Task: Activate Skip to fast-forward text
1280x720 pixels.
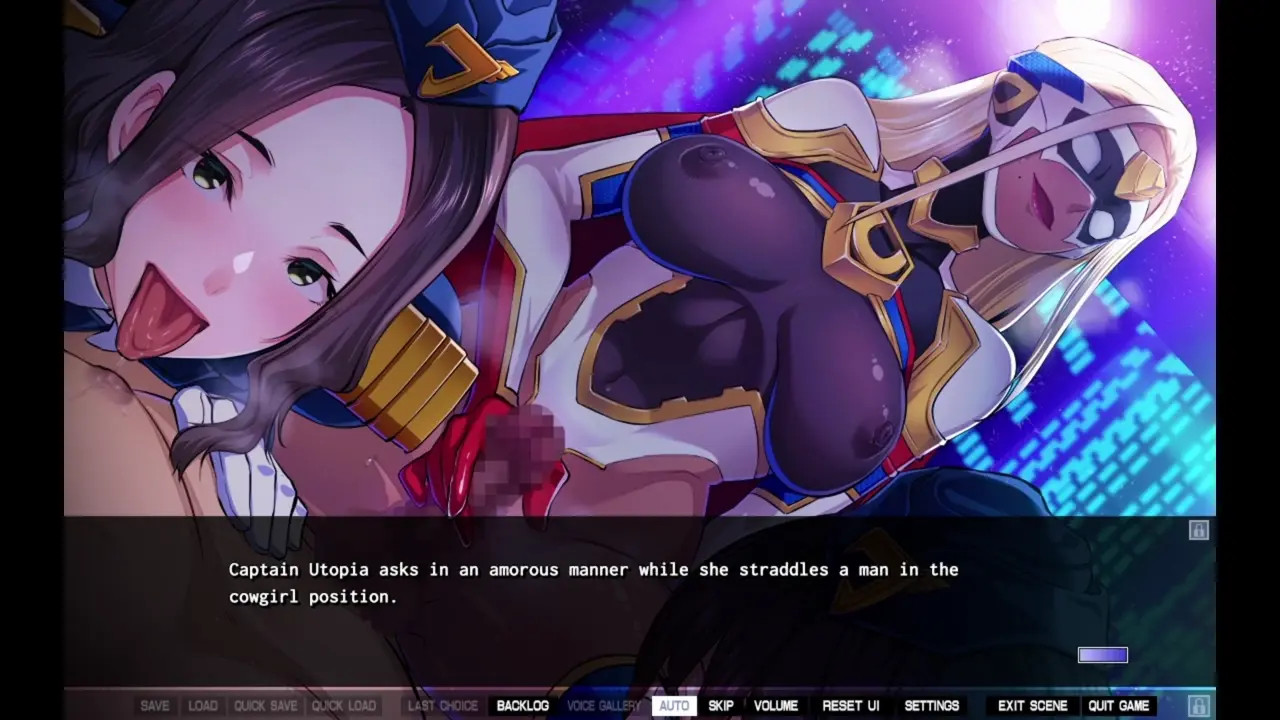Action: click(x=721, y=705)
